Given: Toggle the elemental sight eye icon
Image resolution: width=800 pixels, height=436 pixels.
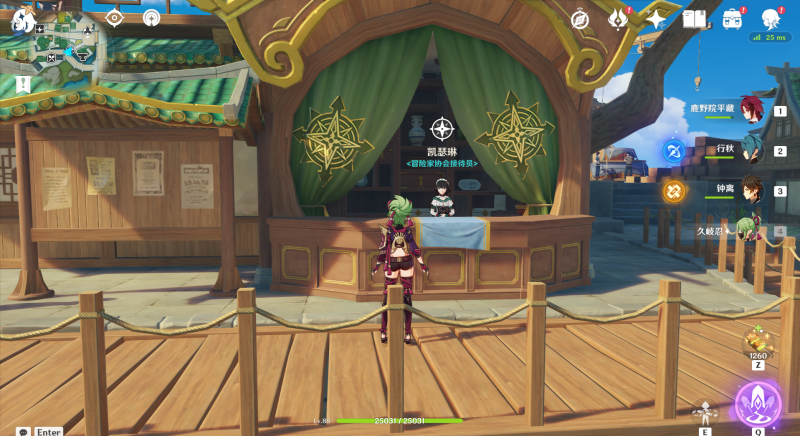Looking at the screenshot, I should coord(114,18).
